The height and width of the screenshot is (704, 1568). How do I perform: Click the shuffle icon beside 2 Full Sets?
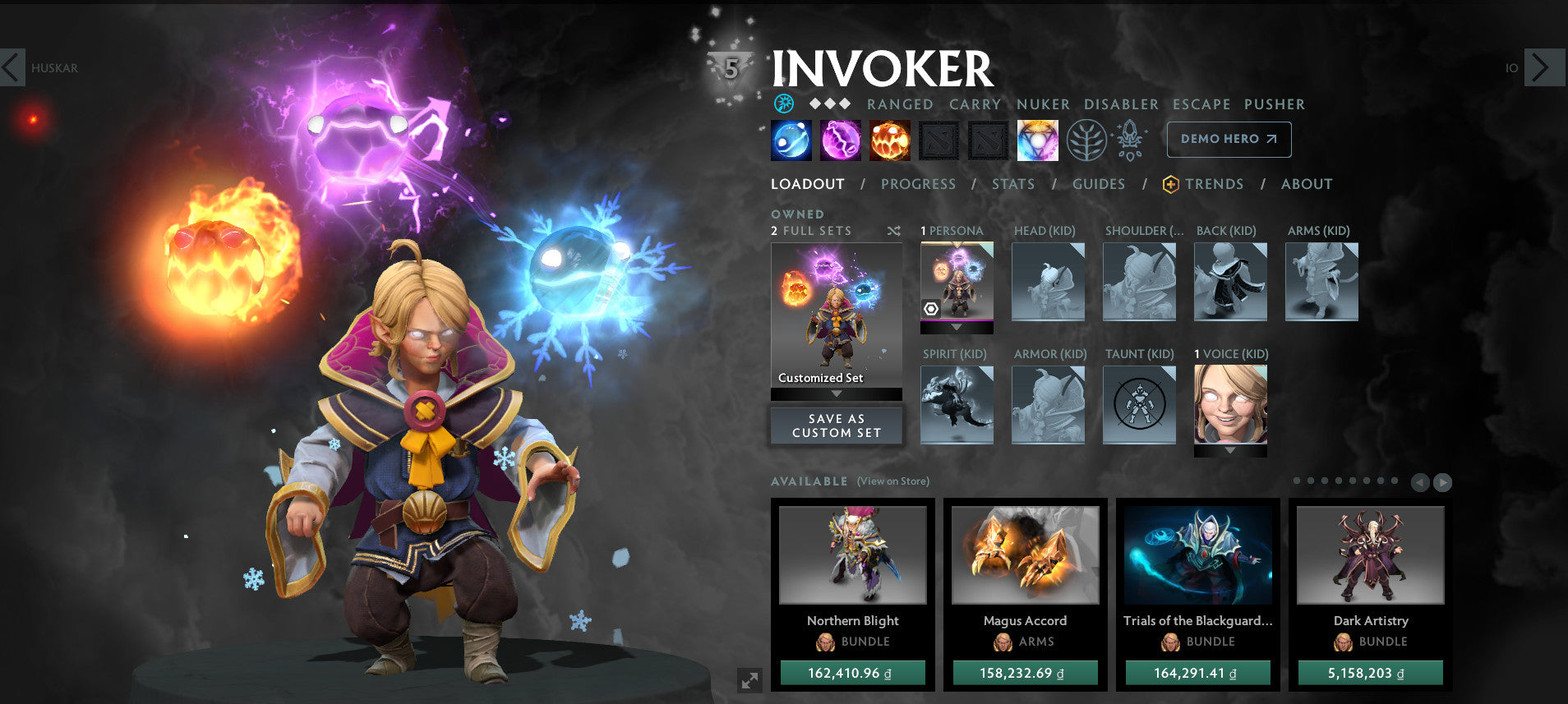point(893,231)
